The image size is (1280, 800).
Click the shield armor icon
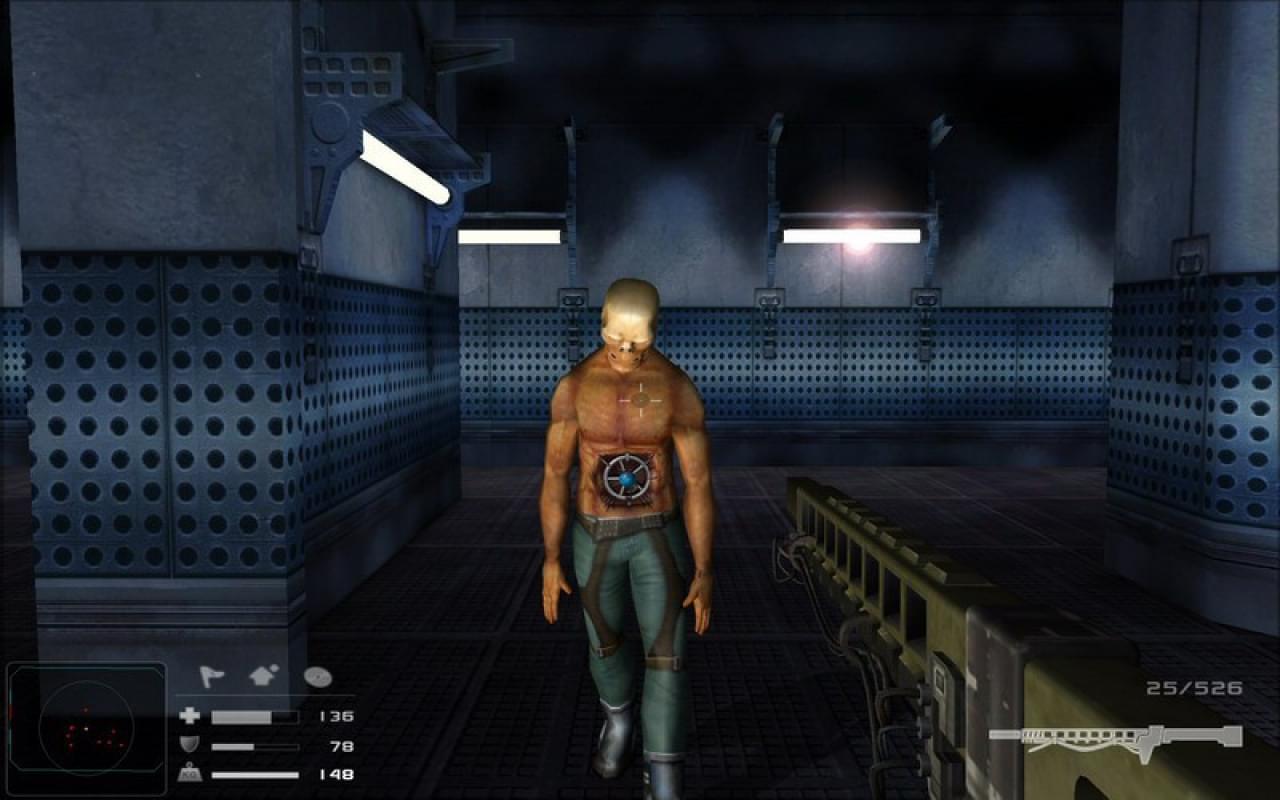pos(190,744)
